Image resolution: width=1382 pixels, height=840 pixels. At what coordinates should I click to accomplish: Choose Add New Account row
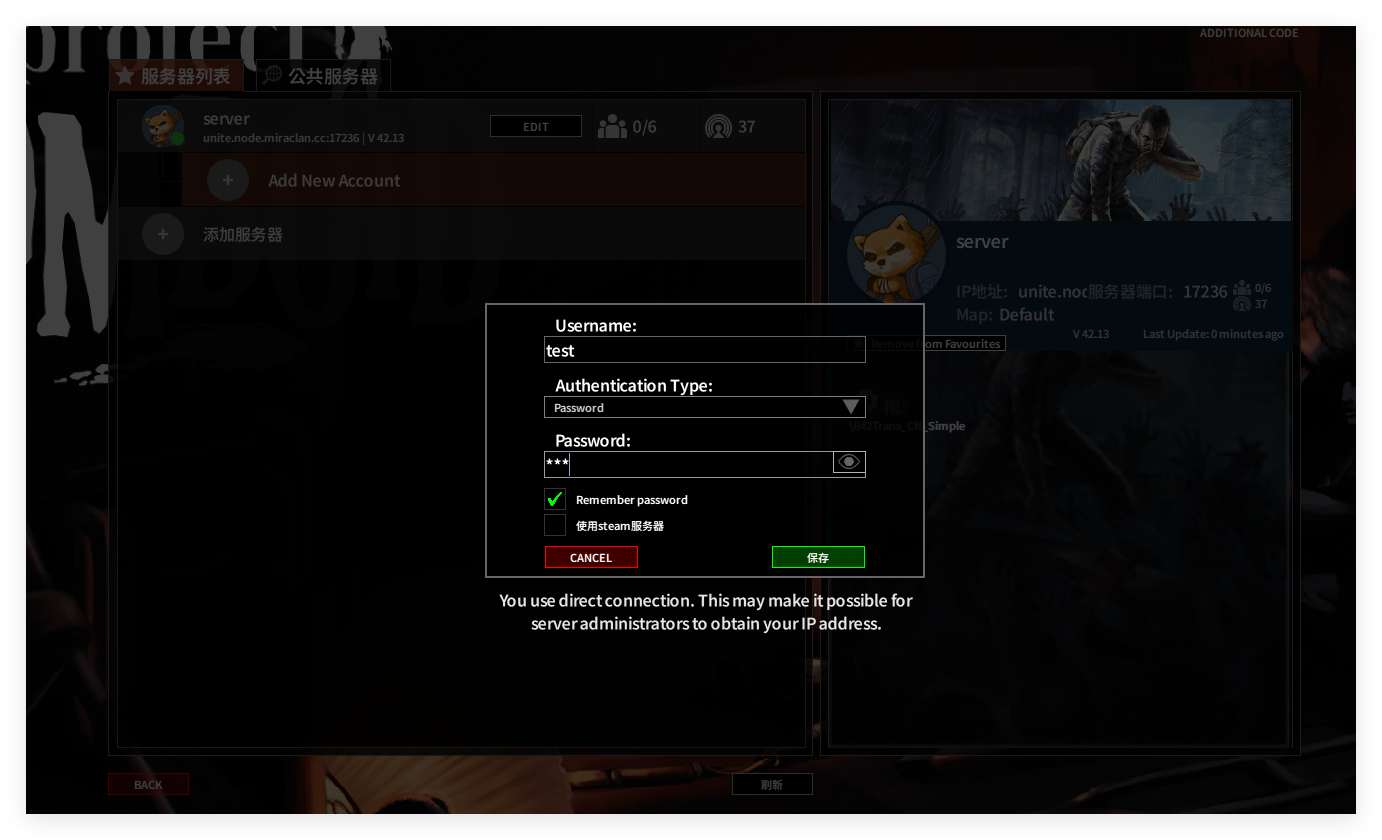click(334, 181)
